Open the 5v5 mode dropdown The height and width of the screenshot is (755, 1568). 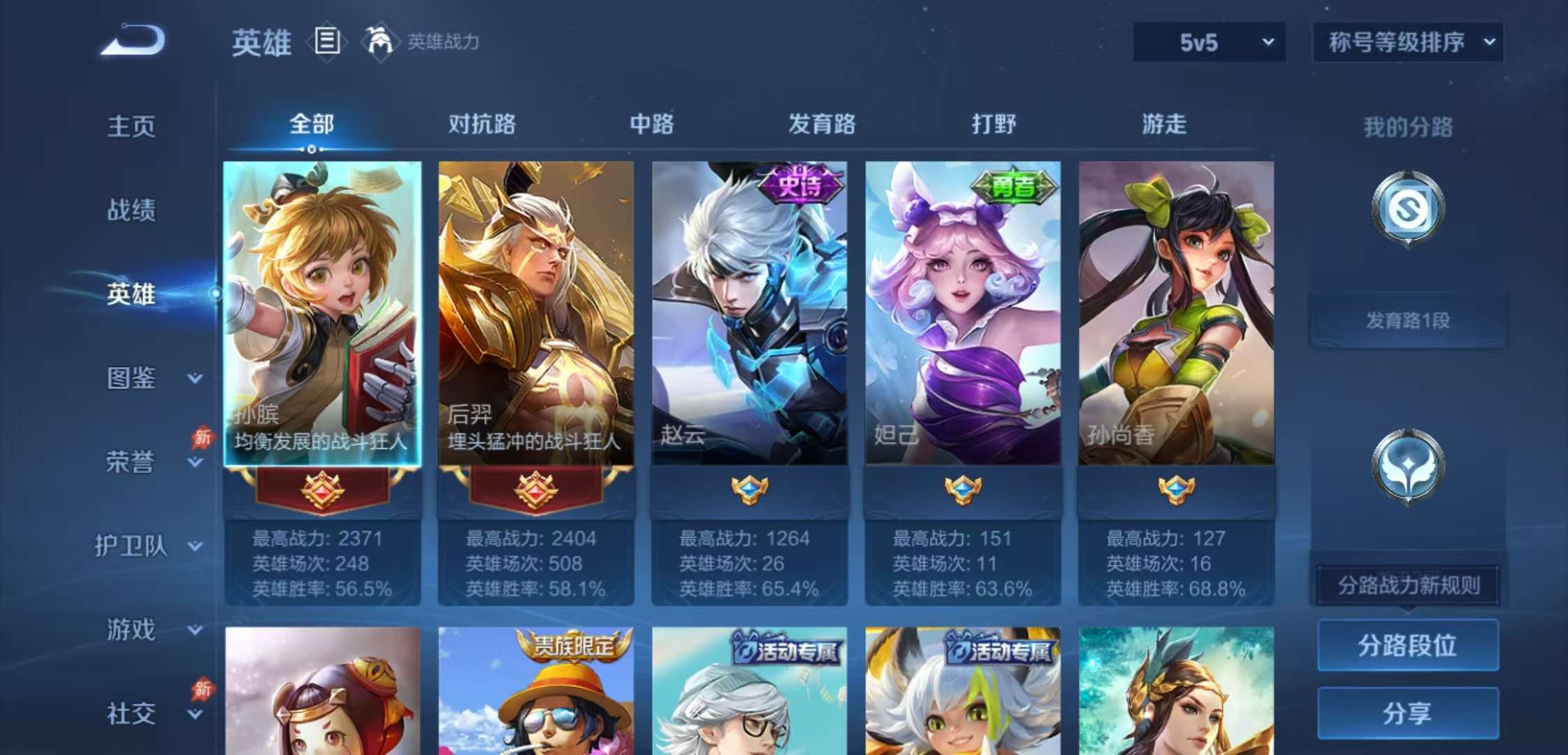[x=1207, y=42]
